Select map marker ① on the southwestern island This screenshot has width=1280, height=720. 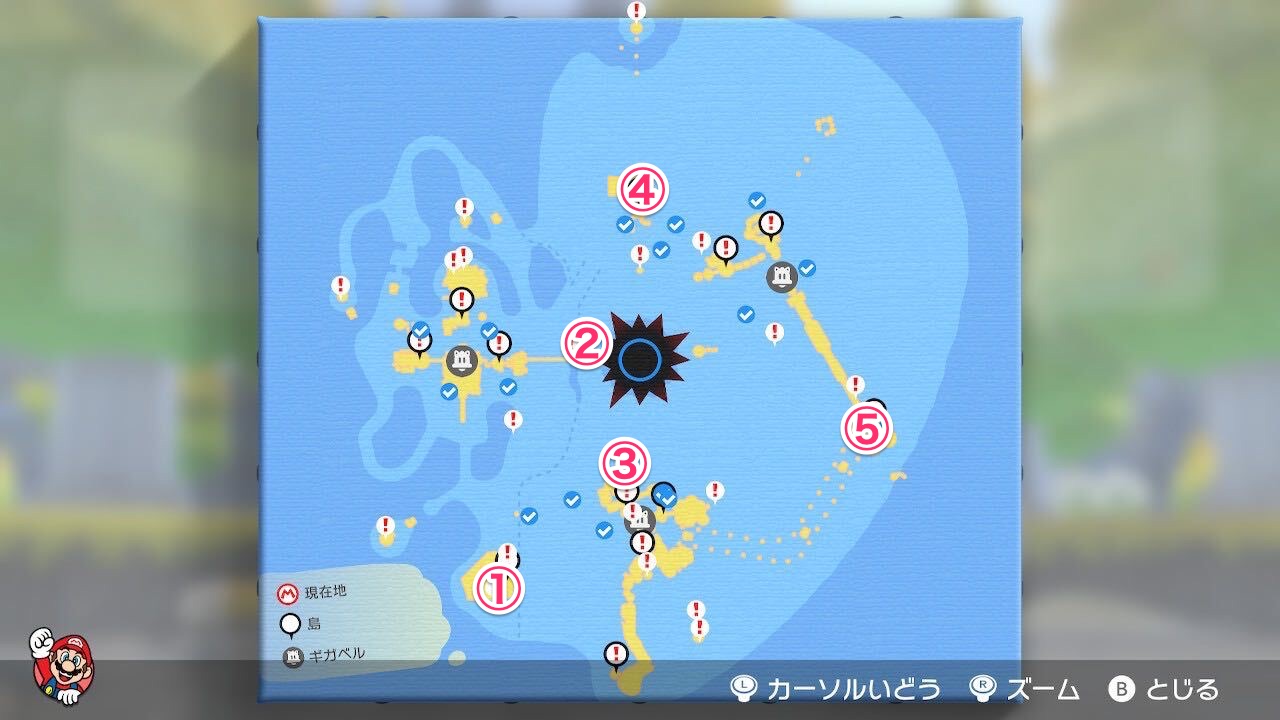(x=500, y=588)
